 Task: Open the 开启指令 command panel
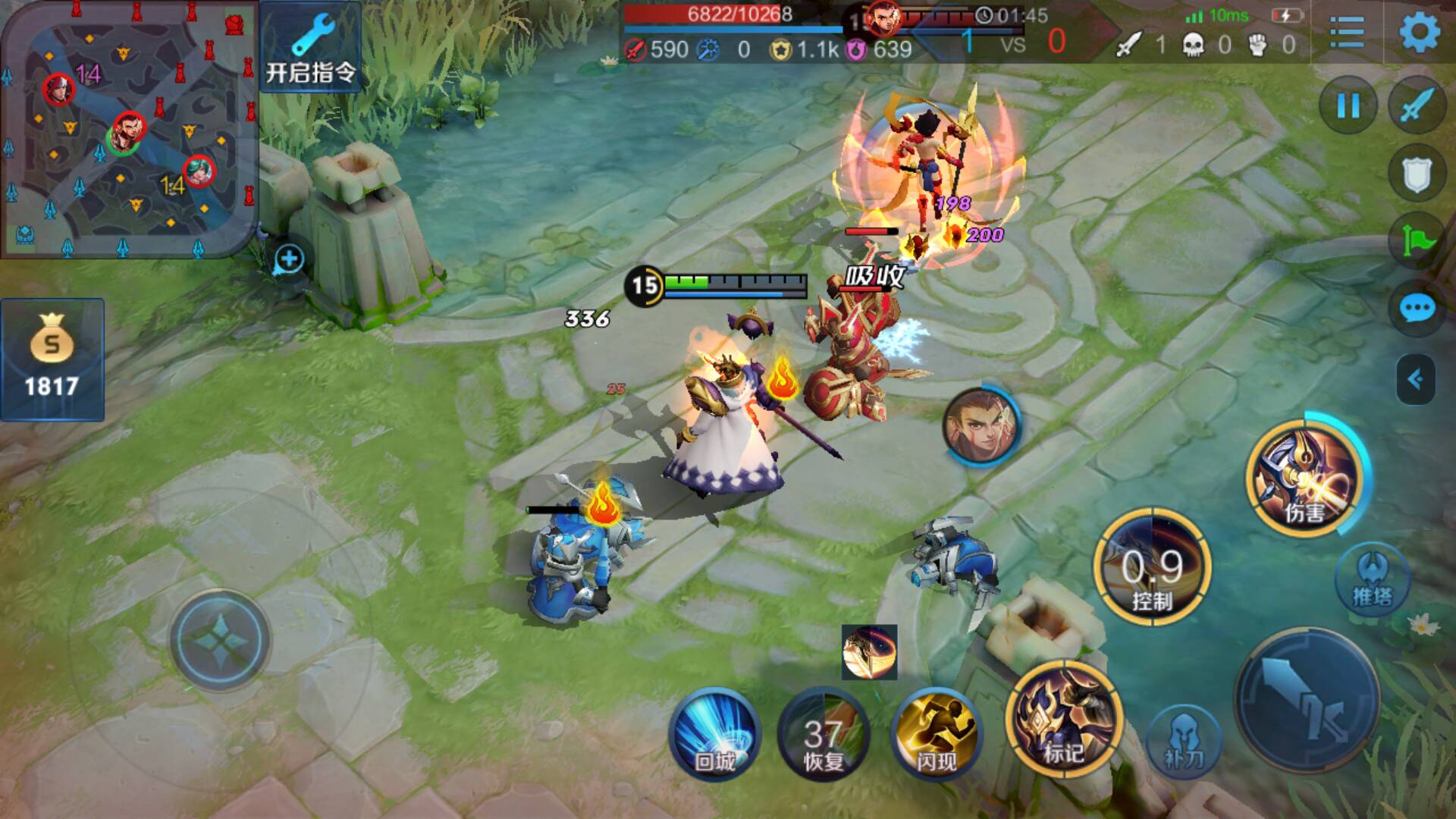310,47
